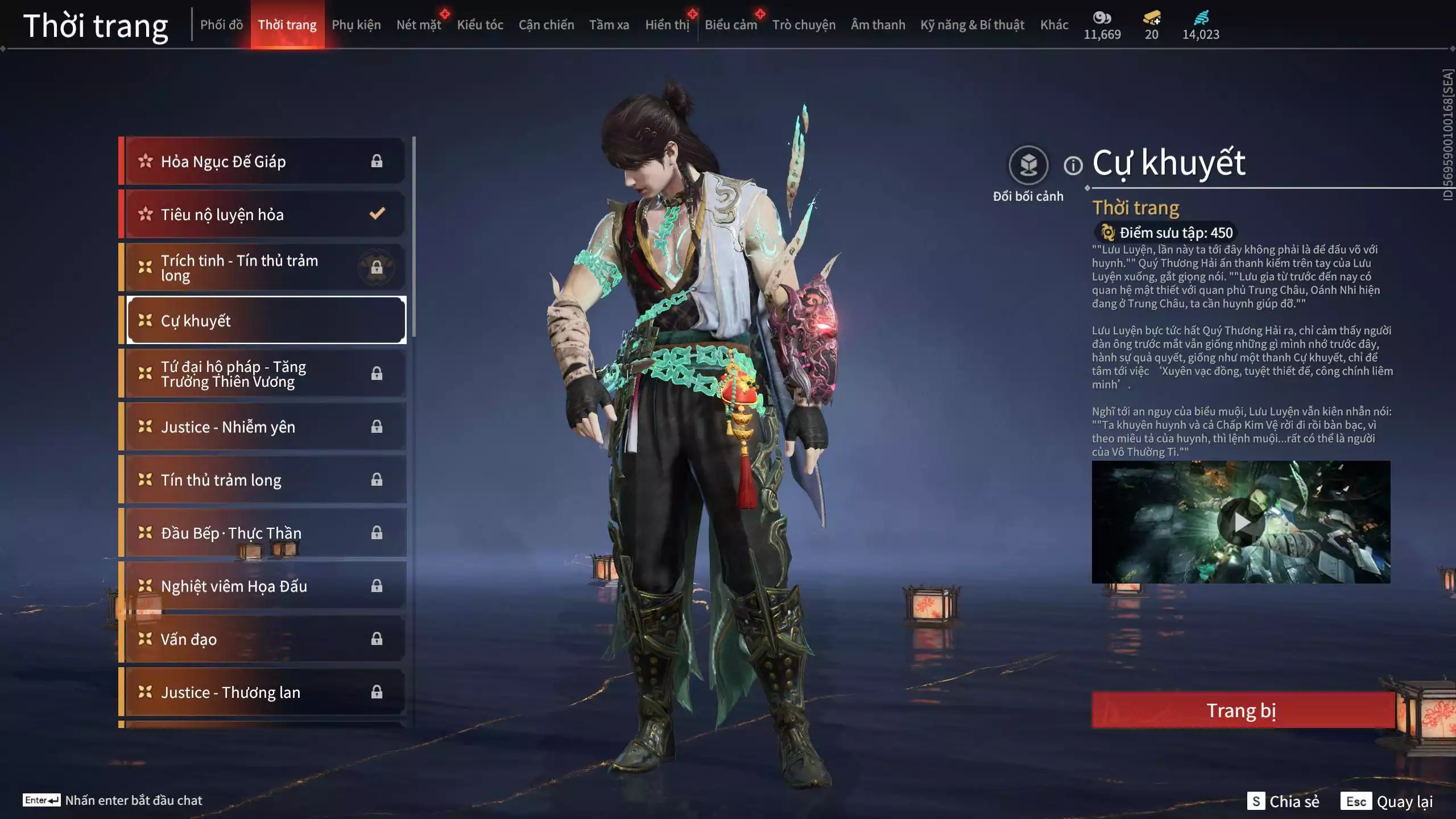
Task: Click the Chia sẻ share button
Action: [x=1283, y=801]
